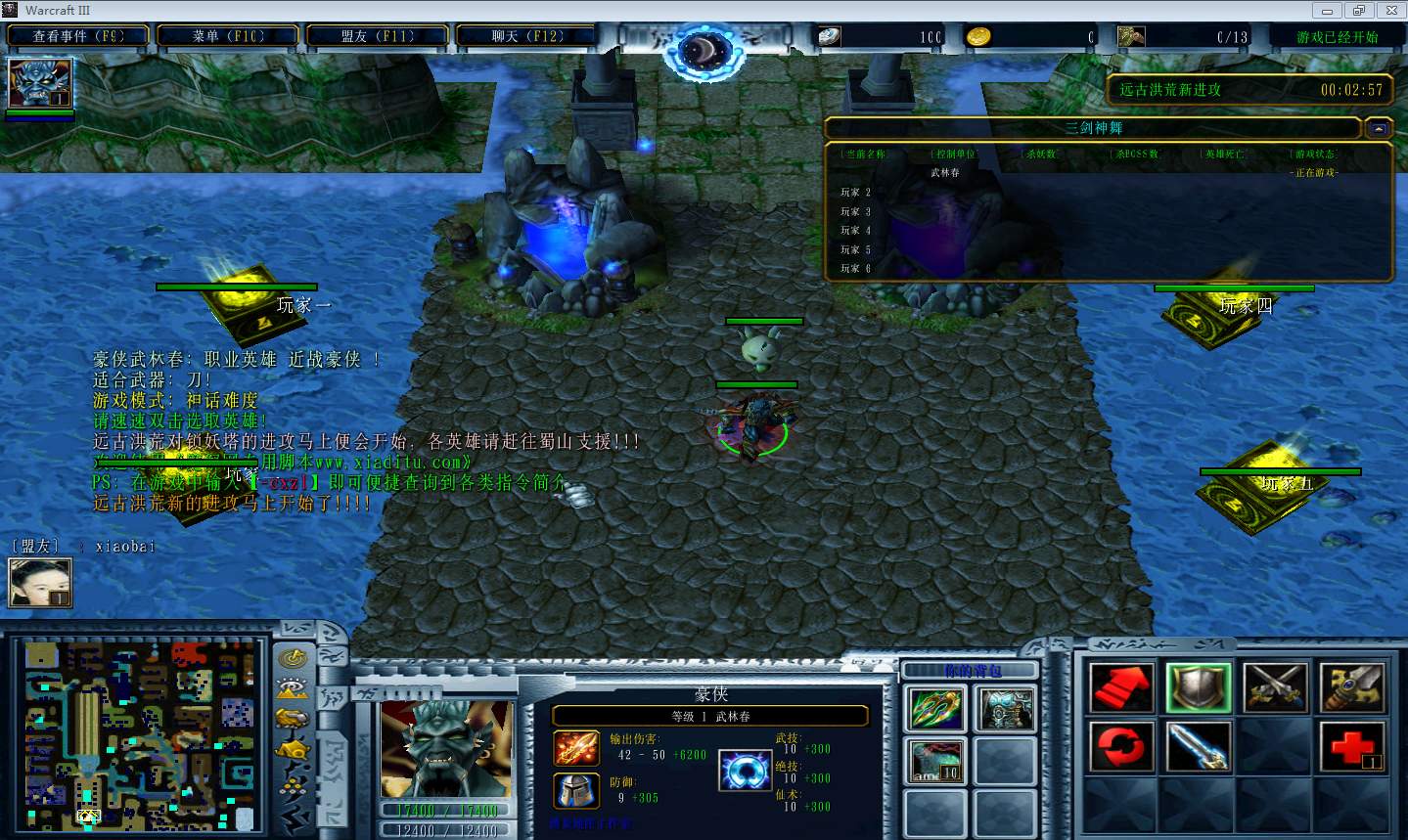Open the 菜单 (F10) game menu

[228, 36]
